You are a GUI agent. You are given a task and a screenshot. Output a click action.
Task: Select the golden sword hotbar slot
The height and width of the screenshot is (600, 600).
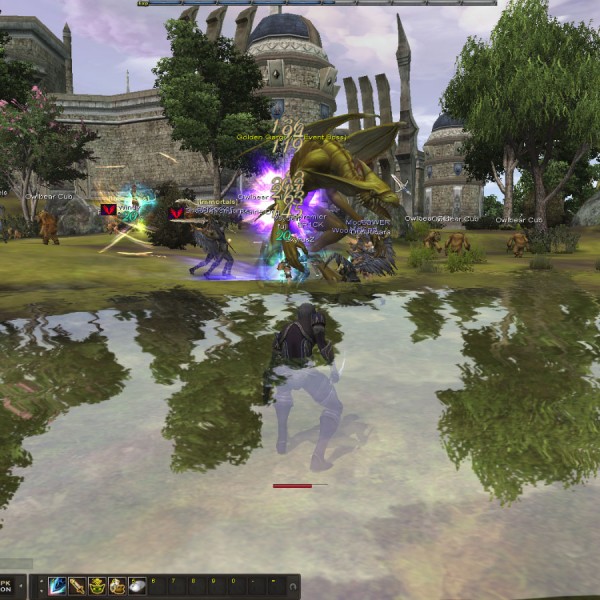pos(77,586)
